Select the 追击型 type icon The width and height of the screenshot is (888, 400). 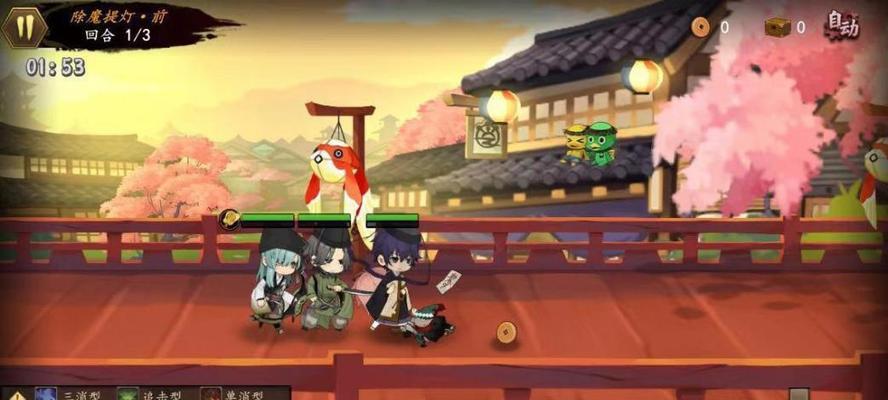[x=128, y=395]
